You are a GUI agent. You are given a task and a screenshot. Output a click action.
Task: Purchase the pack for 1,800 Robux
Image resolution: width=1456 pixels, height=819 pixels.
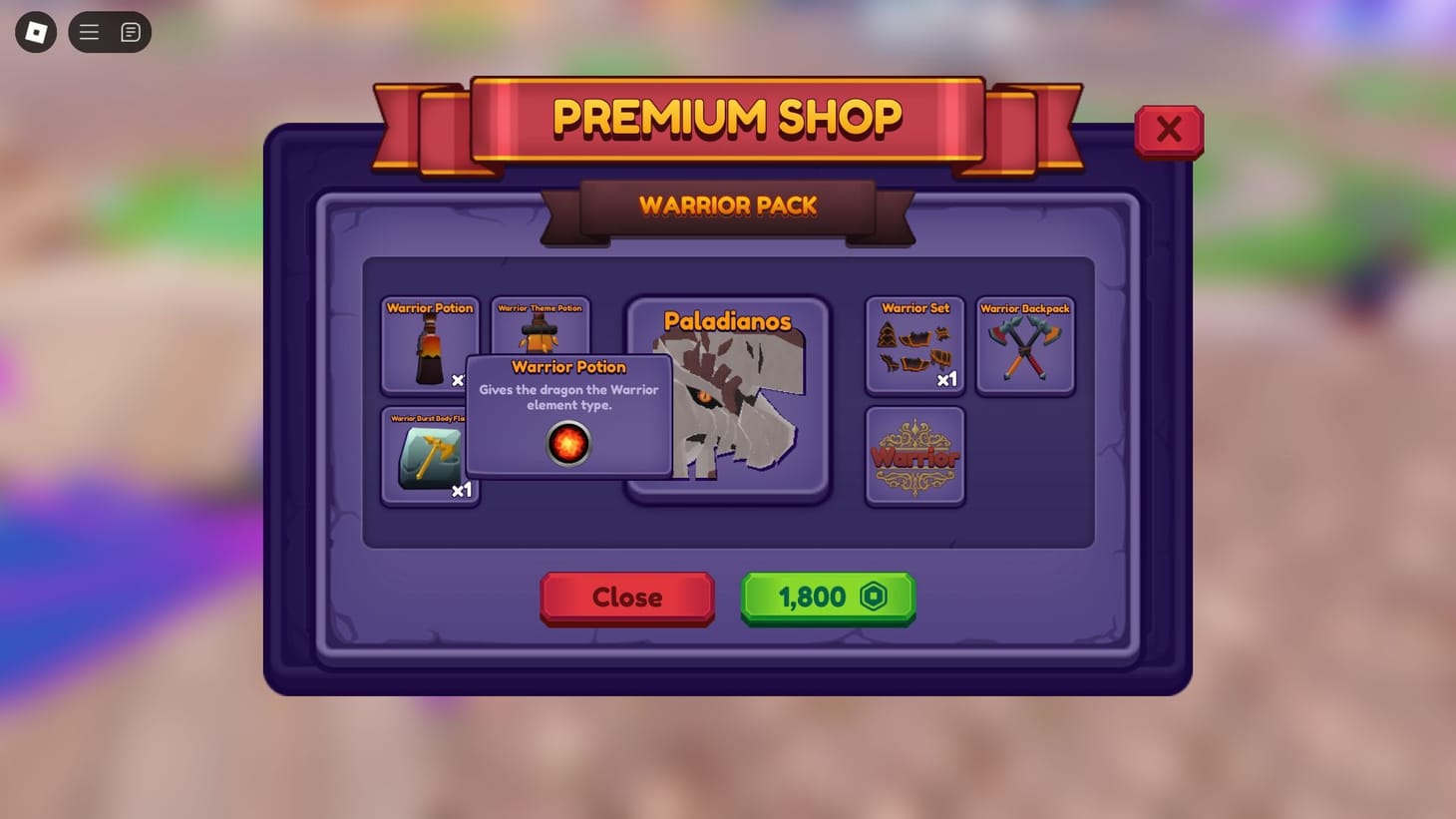(826, 596)
